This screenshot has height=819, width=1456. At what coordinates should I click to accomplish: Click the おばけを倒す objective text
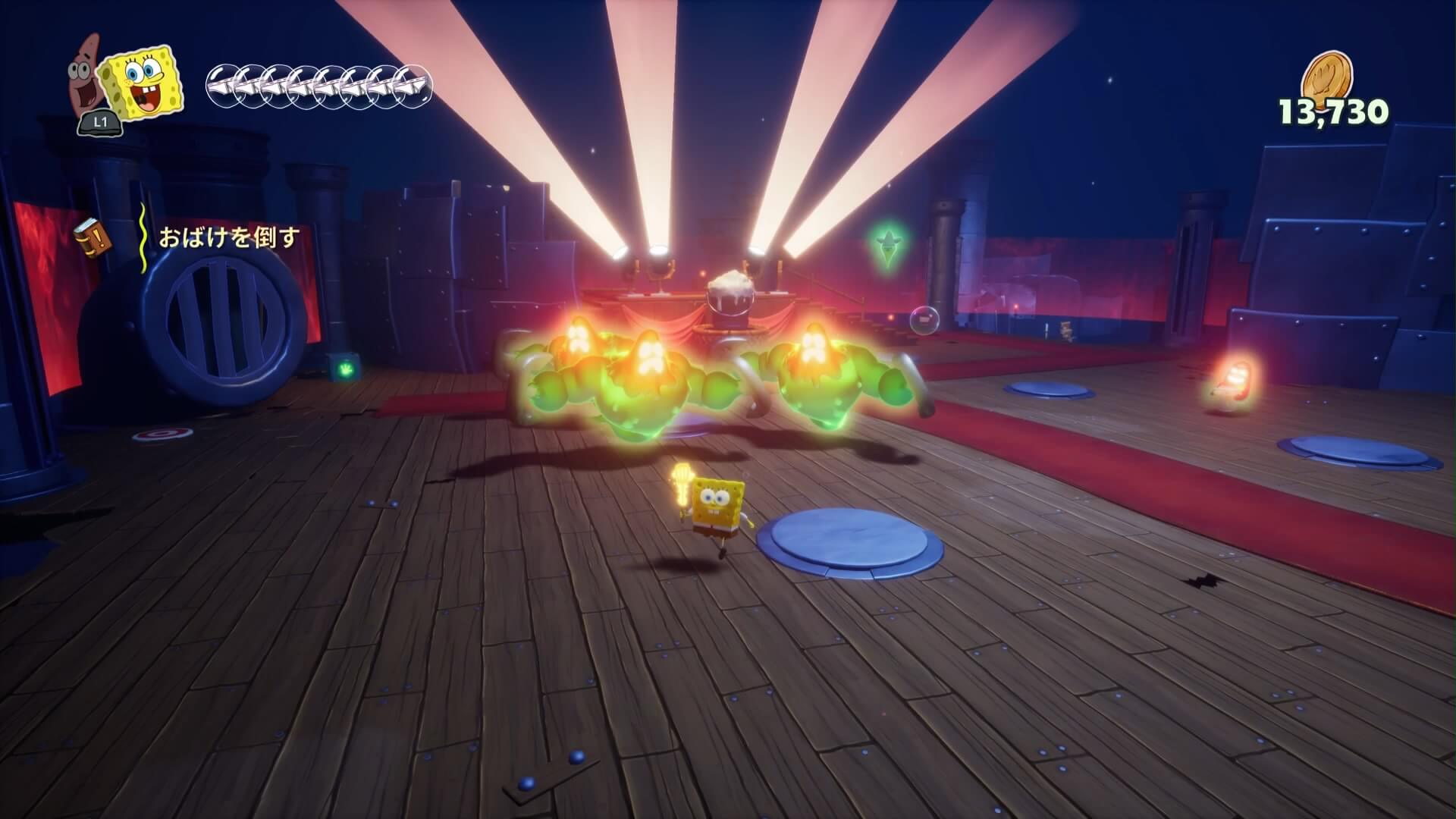tap(228, 238)
